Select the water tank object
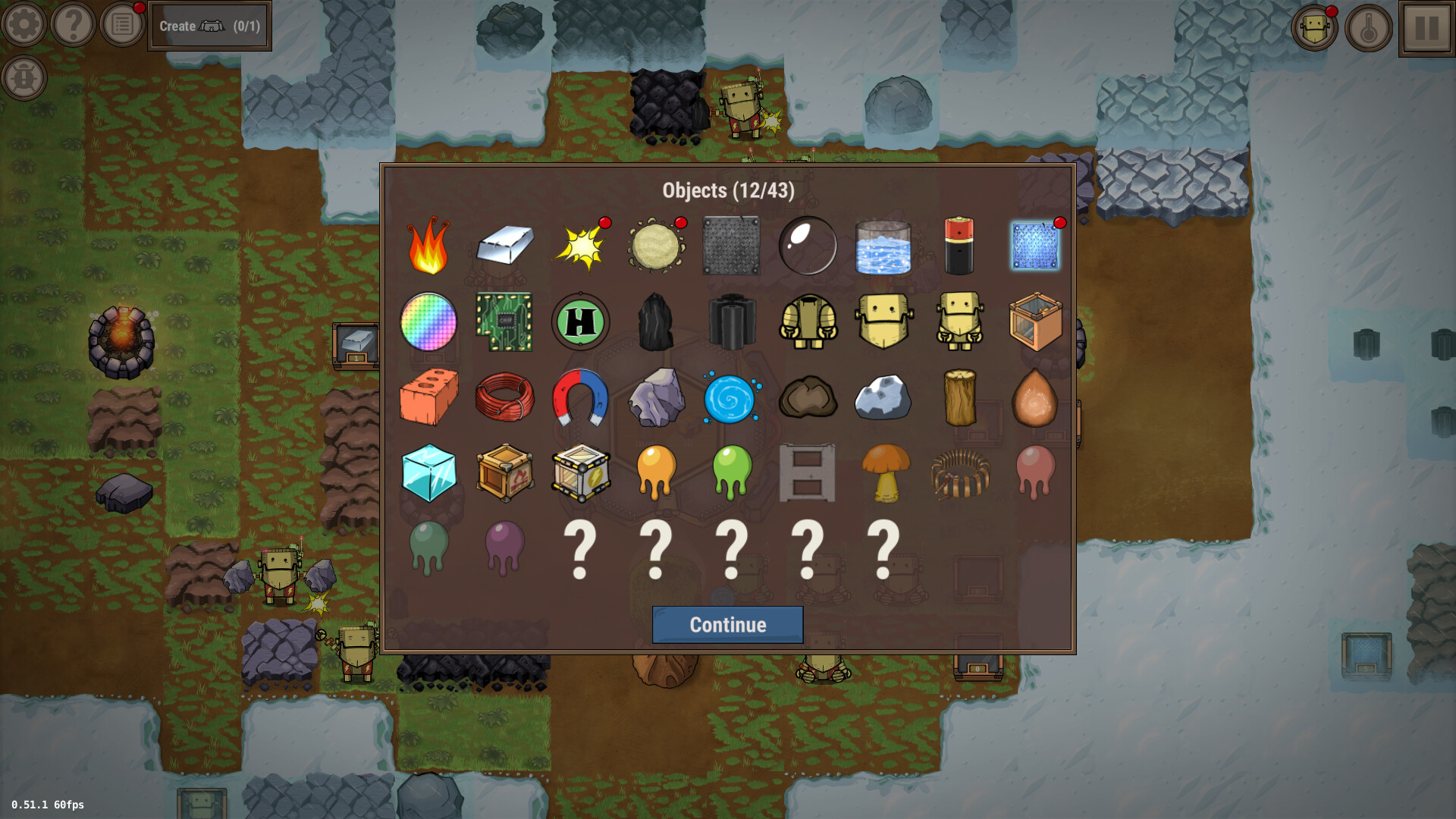1456x819 pixels. click(883, 245)
